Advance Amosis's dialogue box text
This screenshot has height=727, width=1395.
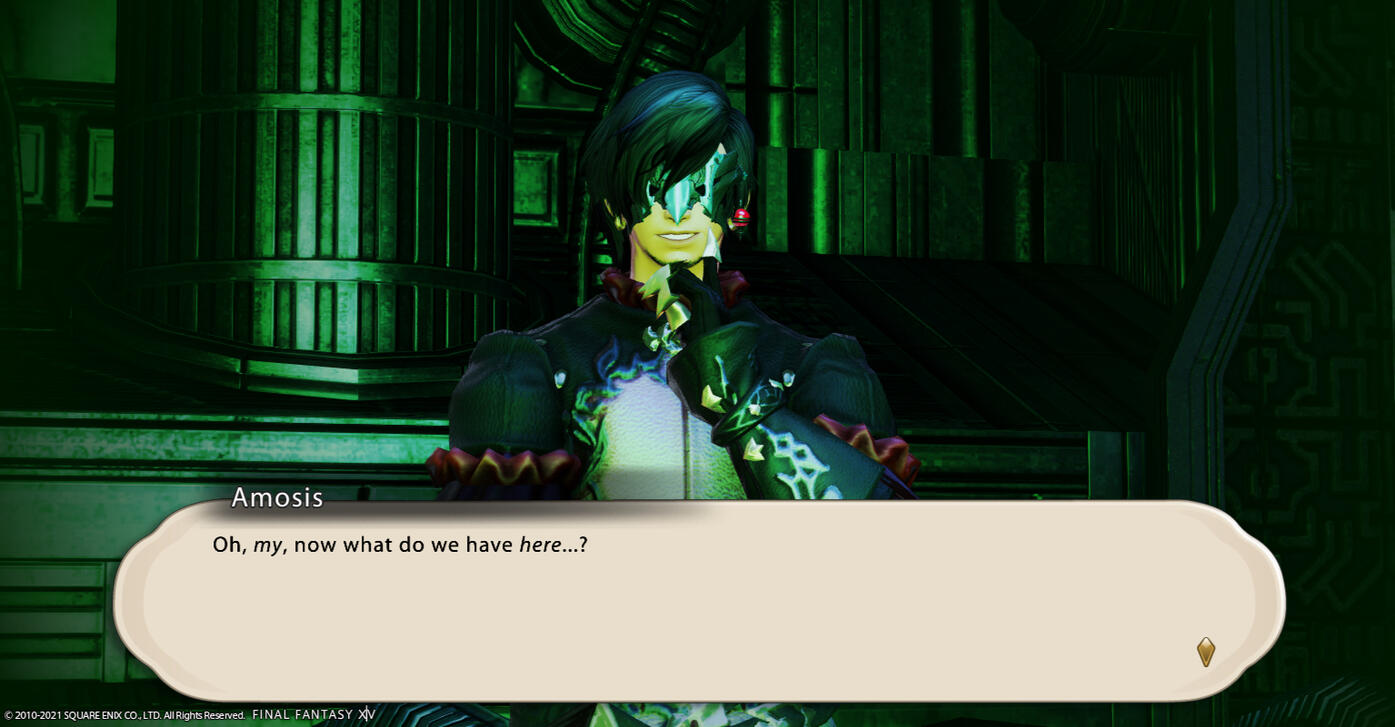tap(698, 600)
